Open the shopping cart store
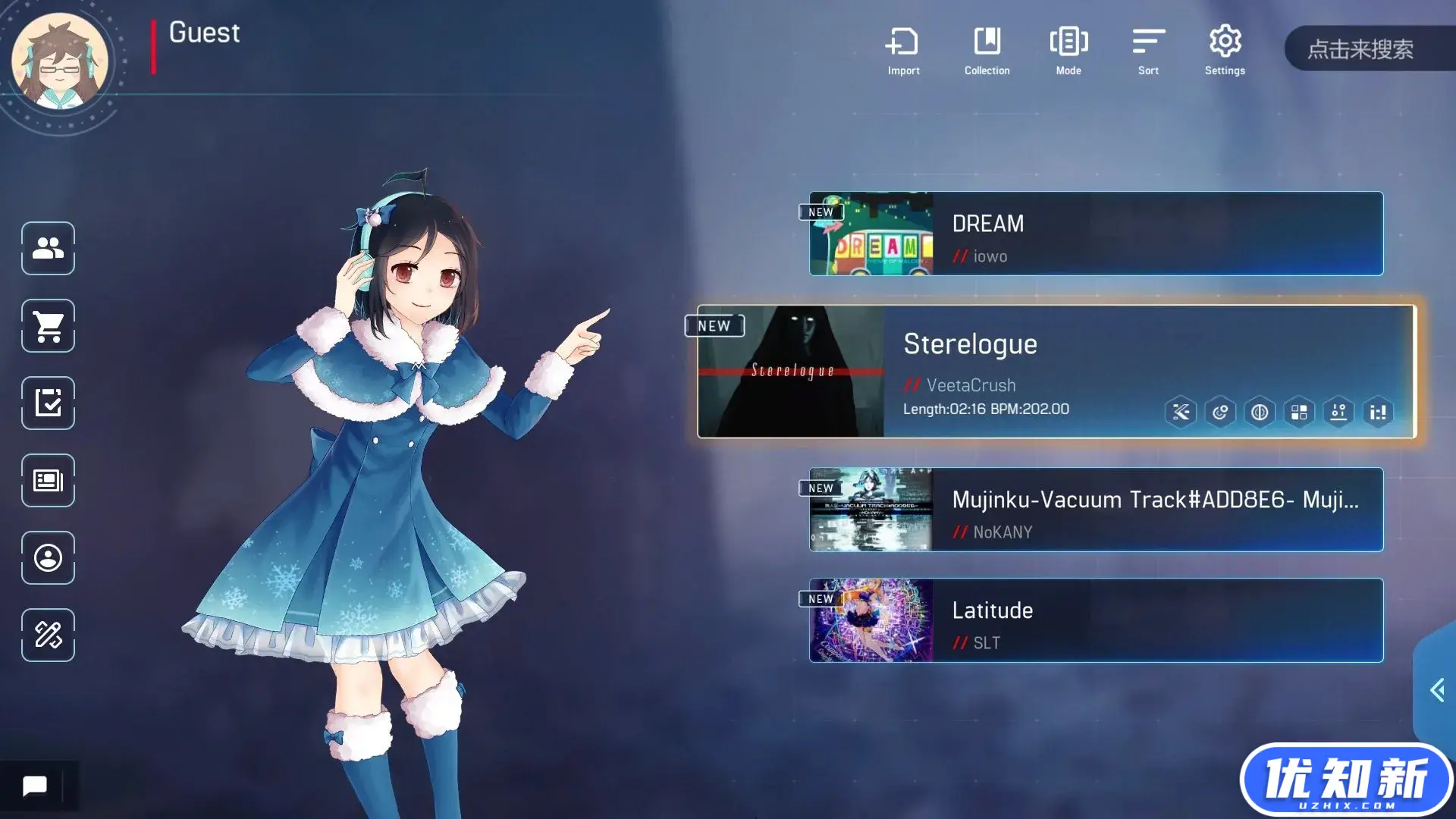1456x819 pixels. tap(48, 326)
